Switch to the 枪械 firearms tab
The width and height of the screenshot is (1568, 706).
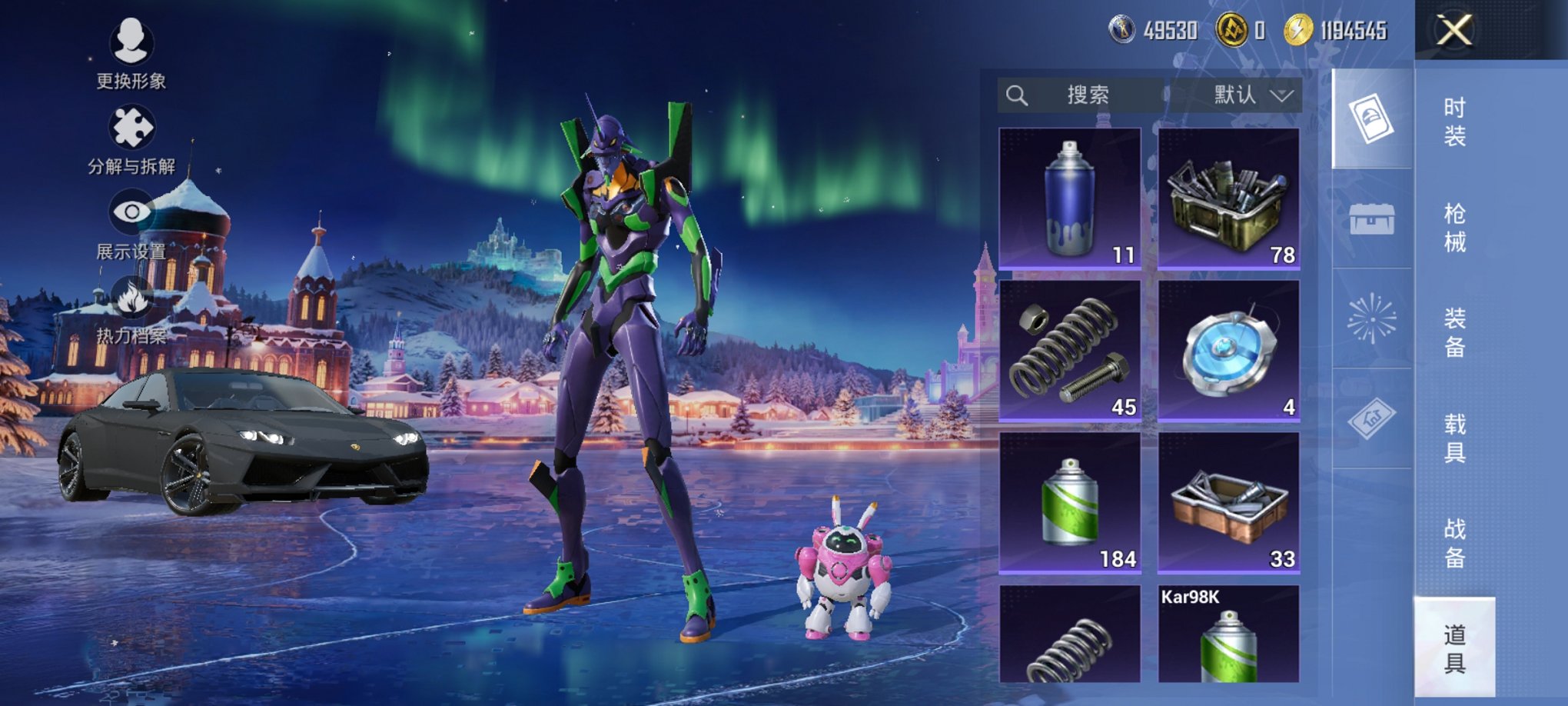(x=1454, y=228)
